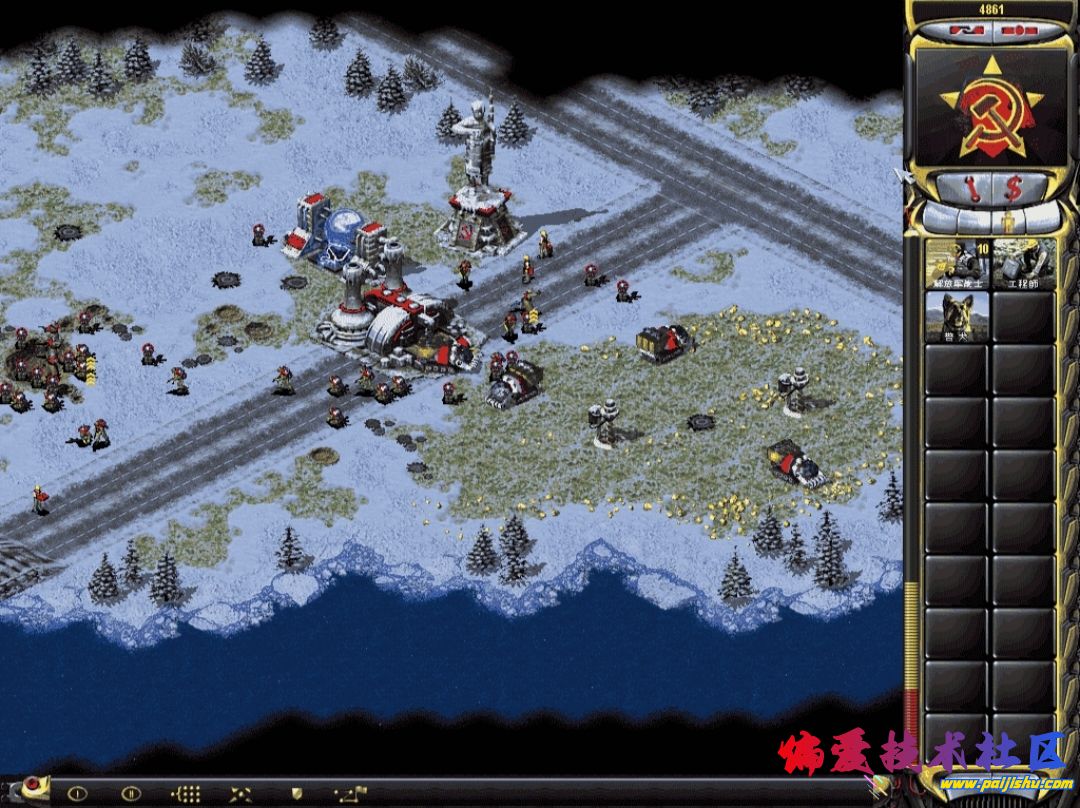Select team I on the command bar
The width and height of the screenshot is (1080, 808).
(78, 794)
